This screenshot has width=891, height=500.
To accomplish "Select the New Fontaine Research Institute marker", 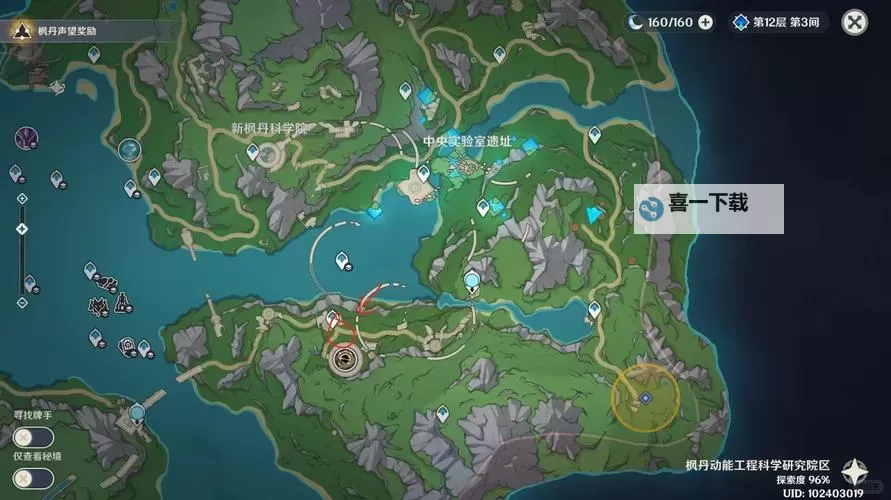I will tap(268, 154).
